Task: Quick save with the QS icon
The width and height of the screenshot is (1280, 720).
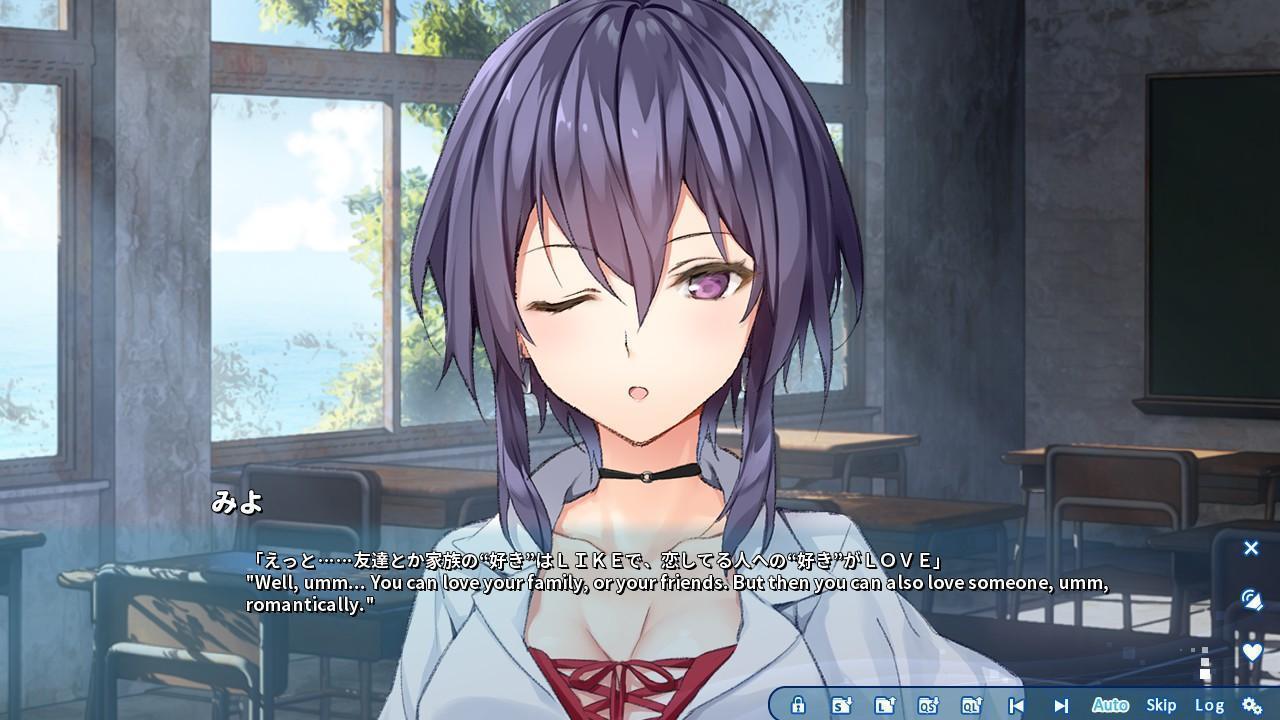Action: [927, 705]
